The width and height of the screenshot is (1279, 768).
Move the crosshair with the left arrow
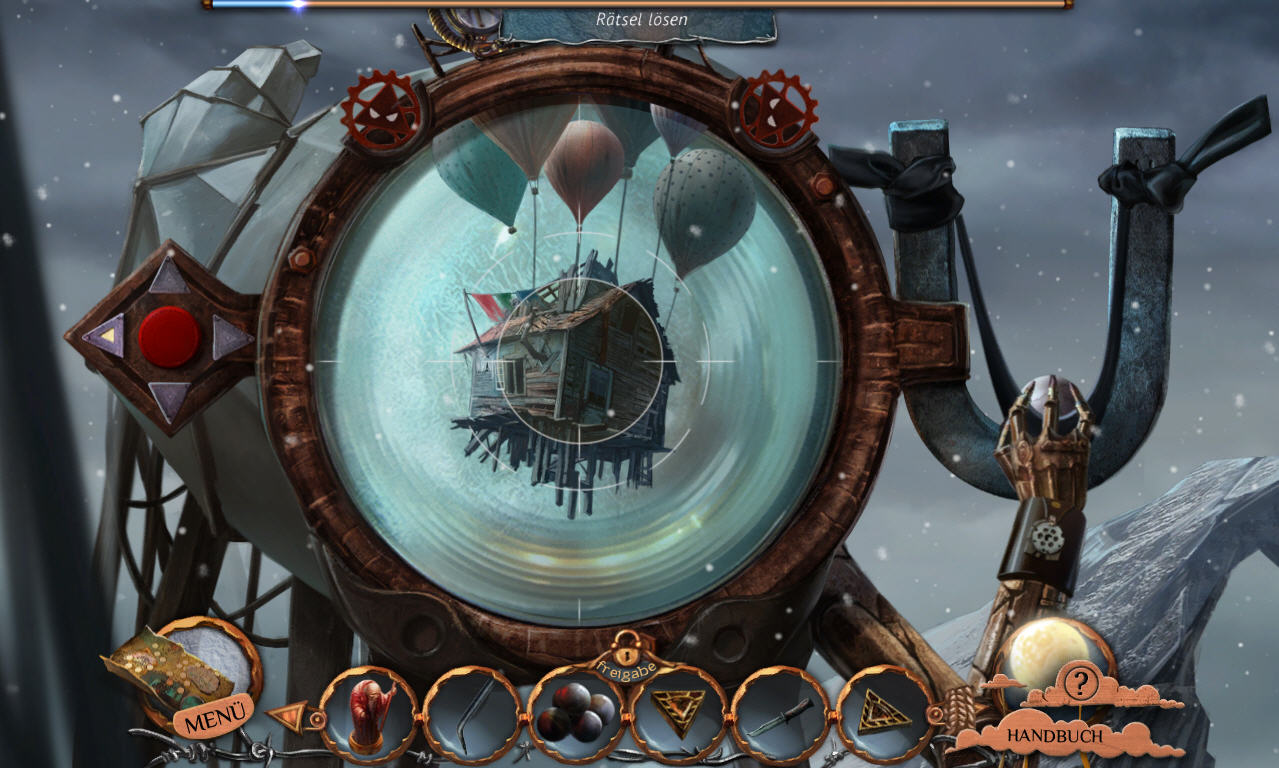click(106, 335)
